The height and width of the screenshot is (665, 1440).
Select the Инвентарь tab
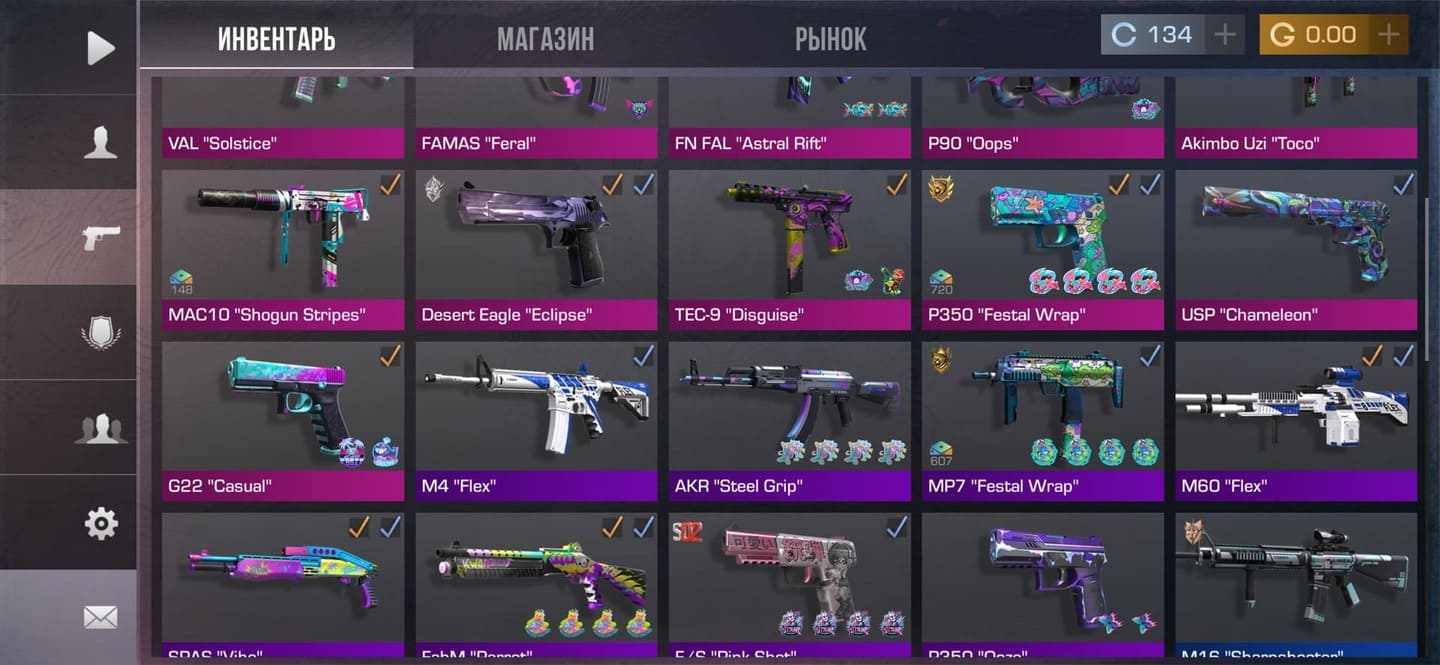click(276, 39)
